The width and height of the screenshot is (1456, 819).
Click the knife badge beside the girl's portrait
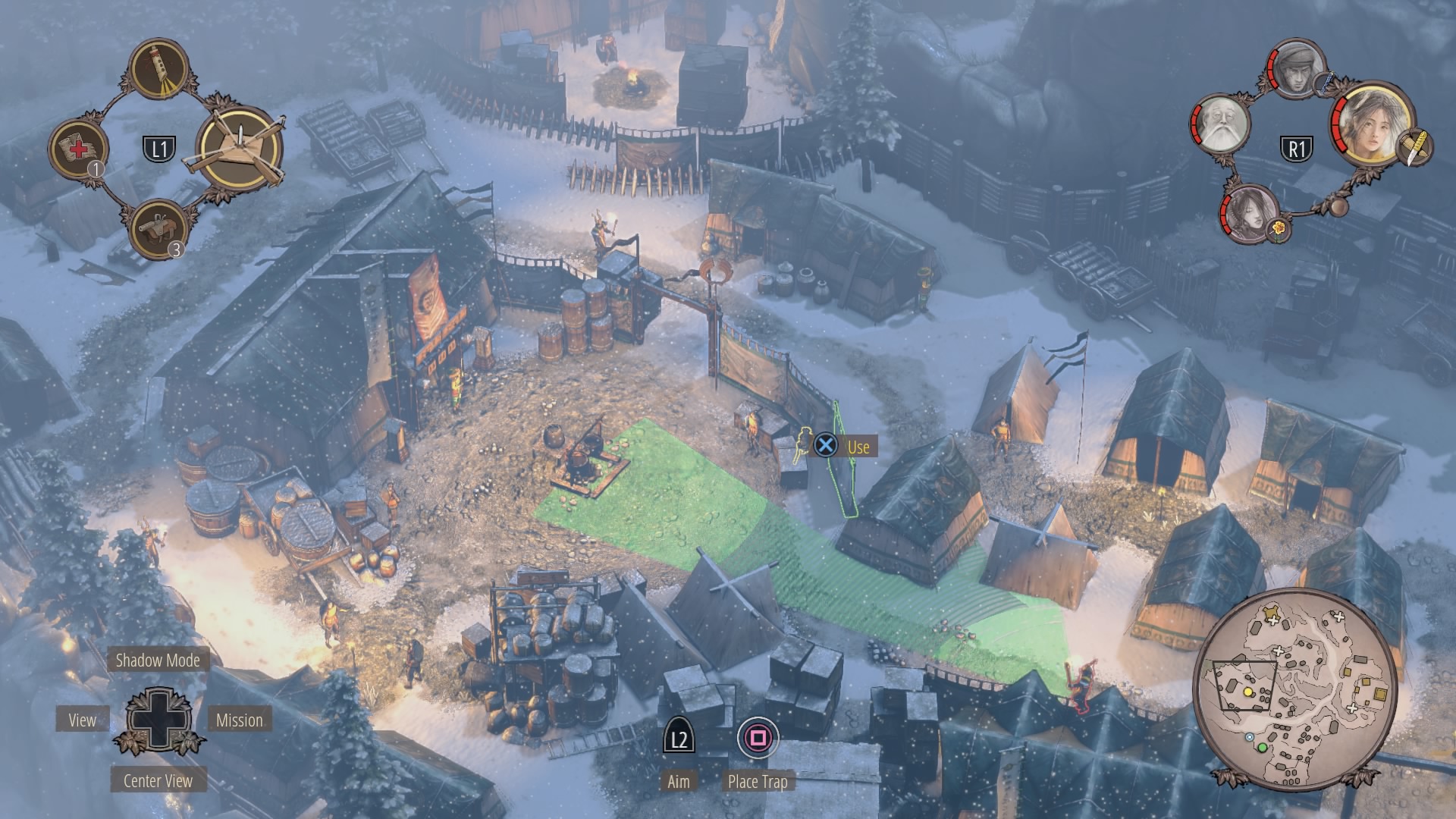(x=1413, y=147)
